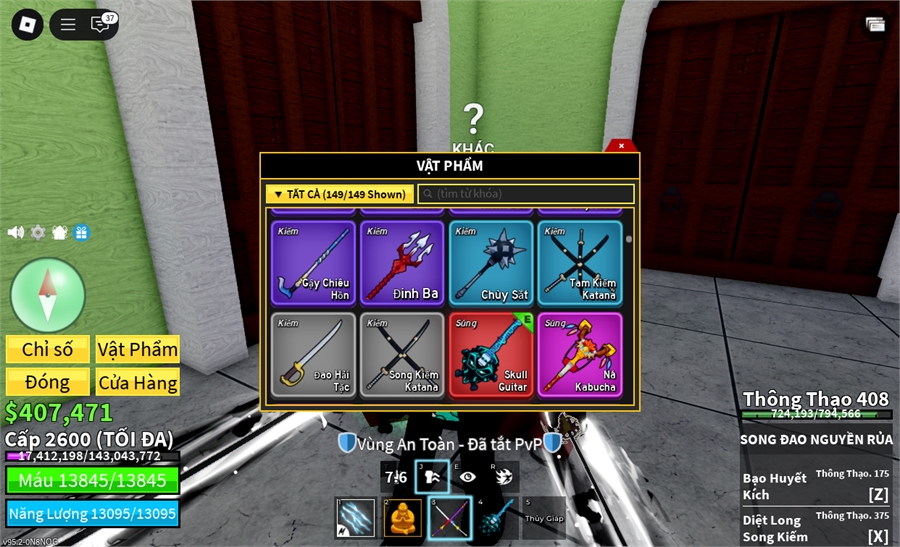
Task: Pick the Tam Kiếm Katana item
Action: point(580,263)
